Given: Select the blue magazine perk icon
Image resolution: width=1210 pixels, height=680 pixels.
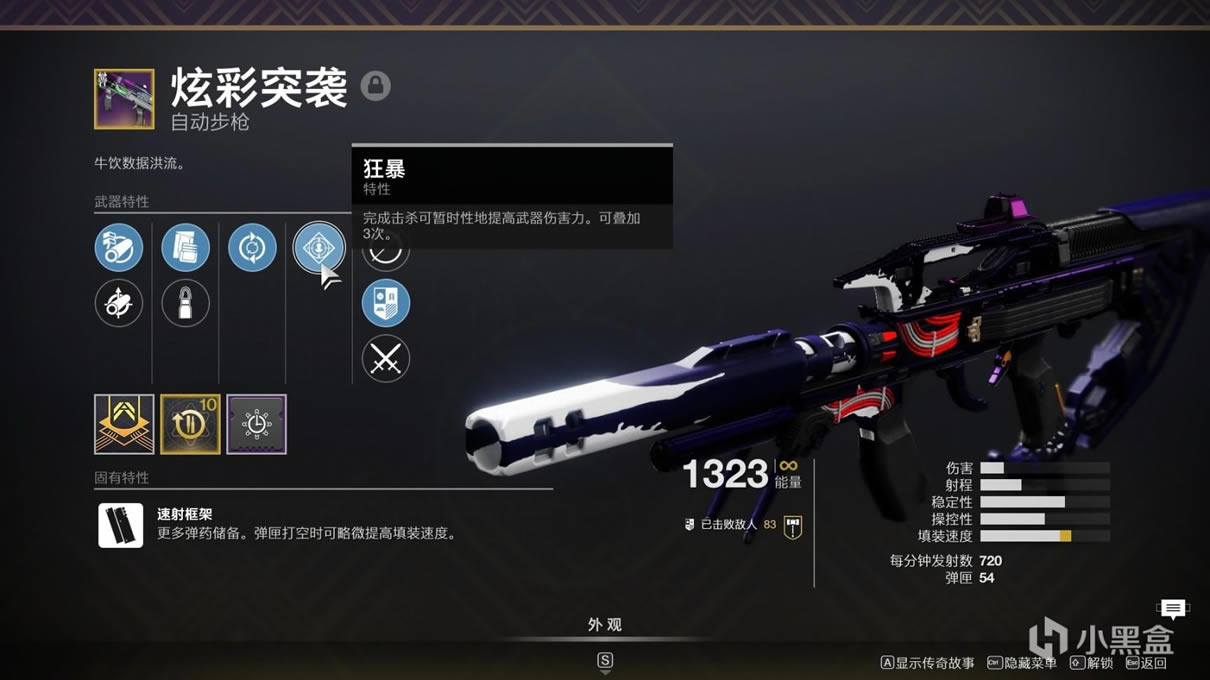Looking at the screenshot, I should pos(186,248).
